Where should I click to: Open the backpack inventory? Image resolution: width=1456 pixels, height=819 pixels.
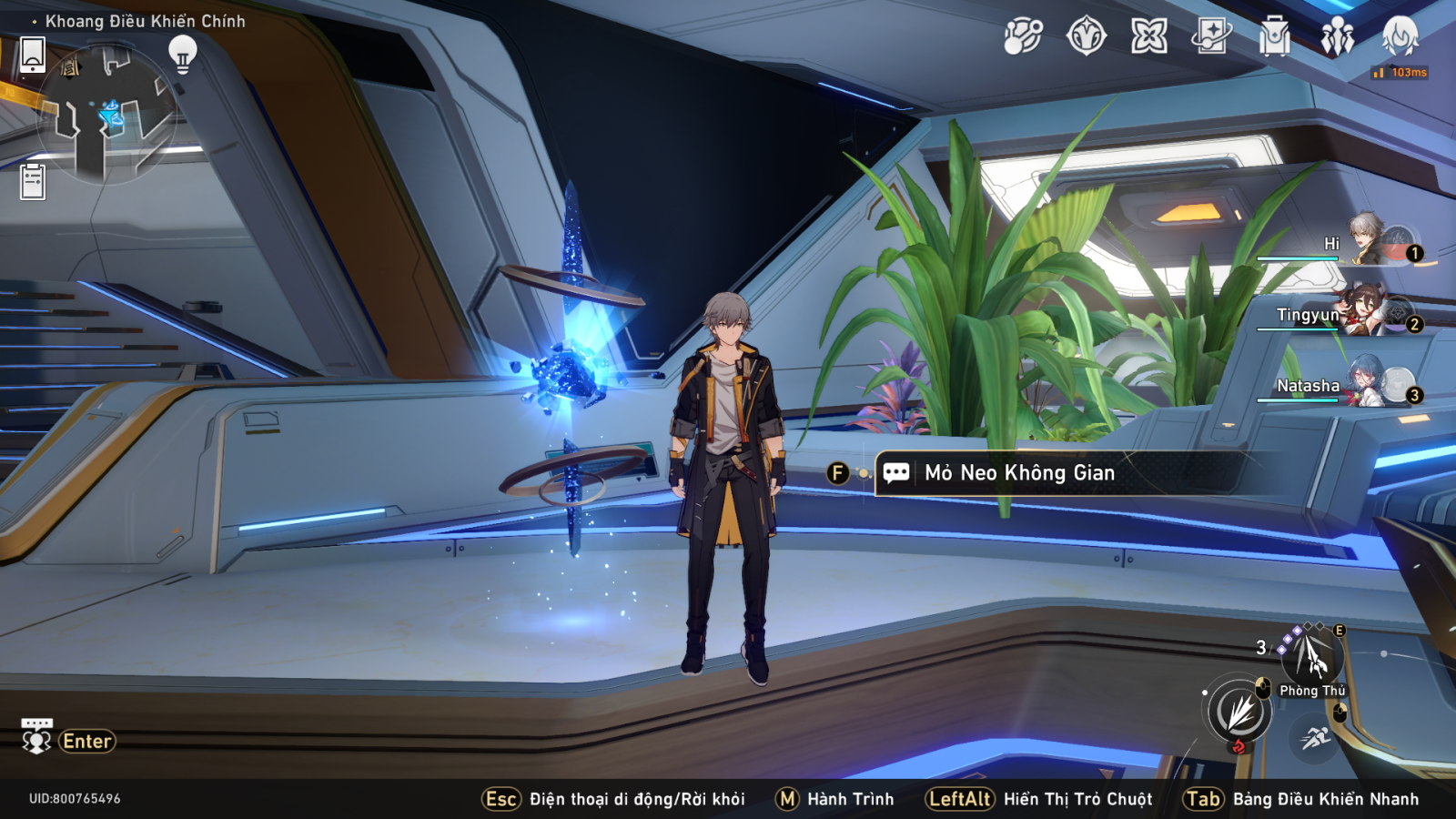coord(1274,37)
